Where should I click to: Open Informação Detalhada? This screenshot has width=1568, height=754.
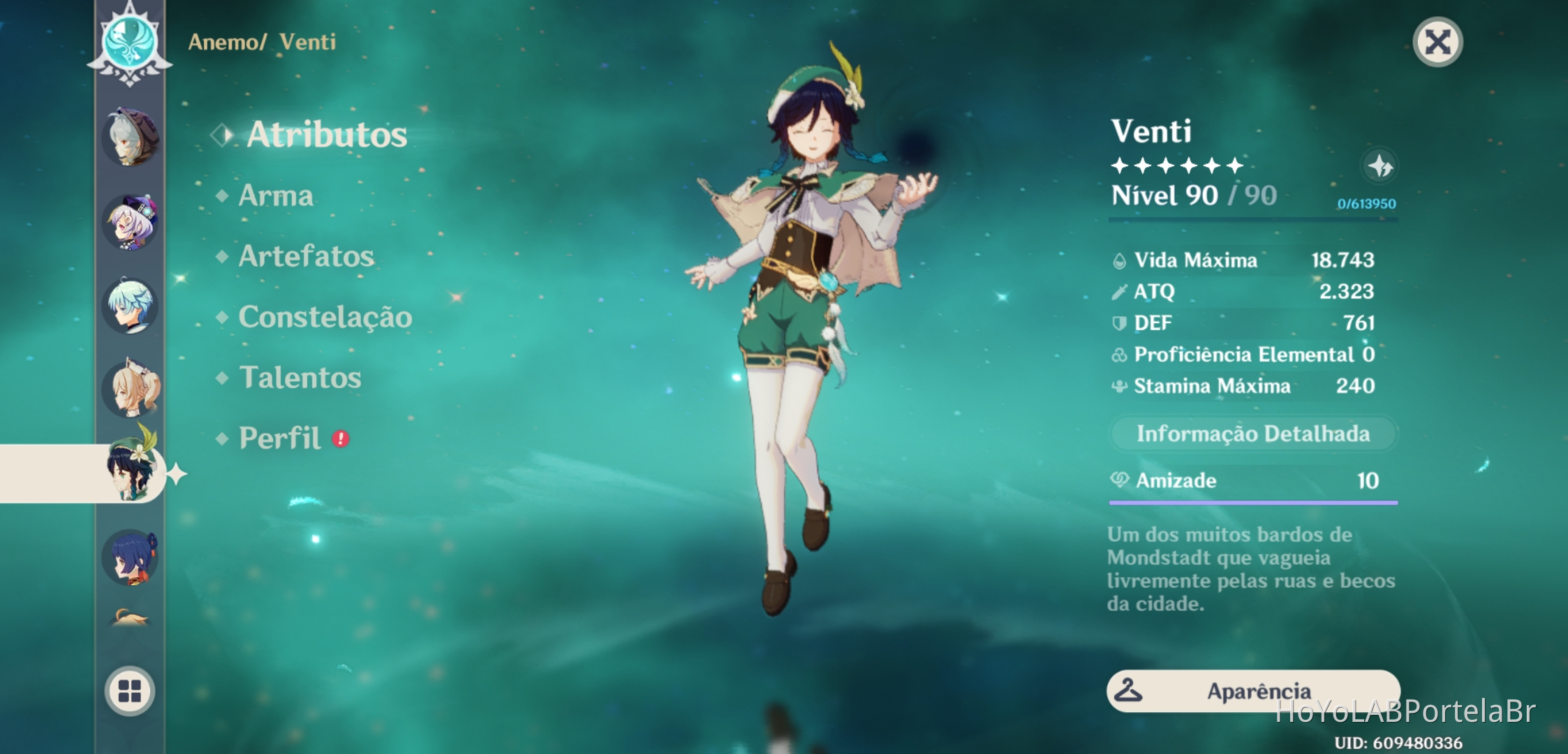[x=1253, y=433]
